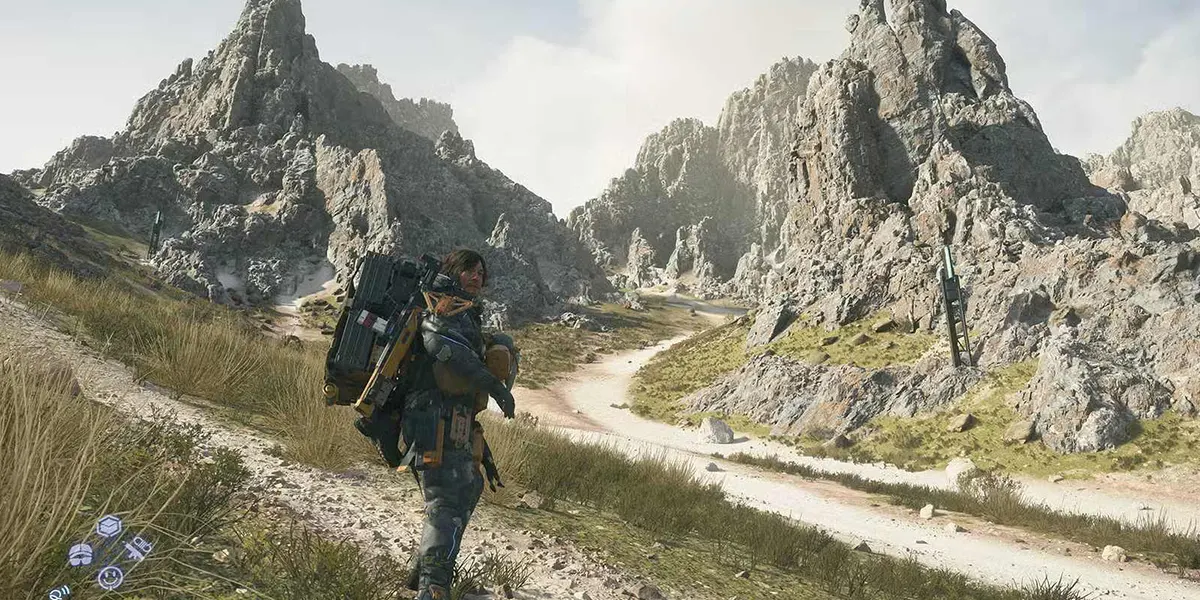Activate the signal waves icon

59,592
